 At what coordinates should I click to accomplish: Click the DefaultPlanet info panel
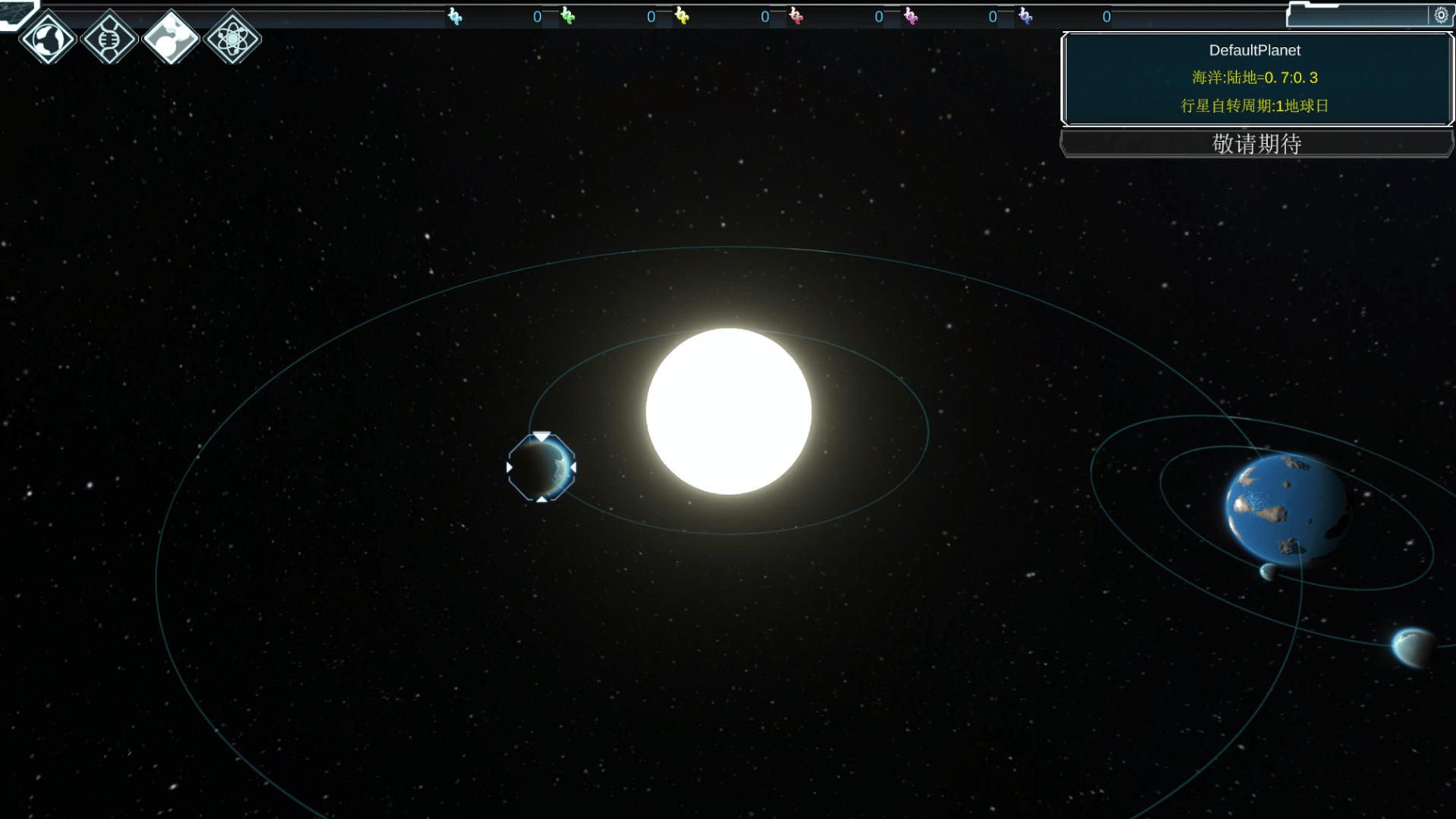(1256, 78)
